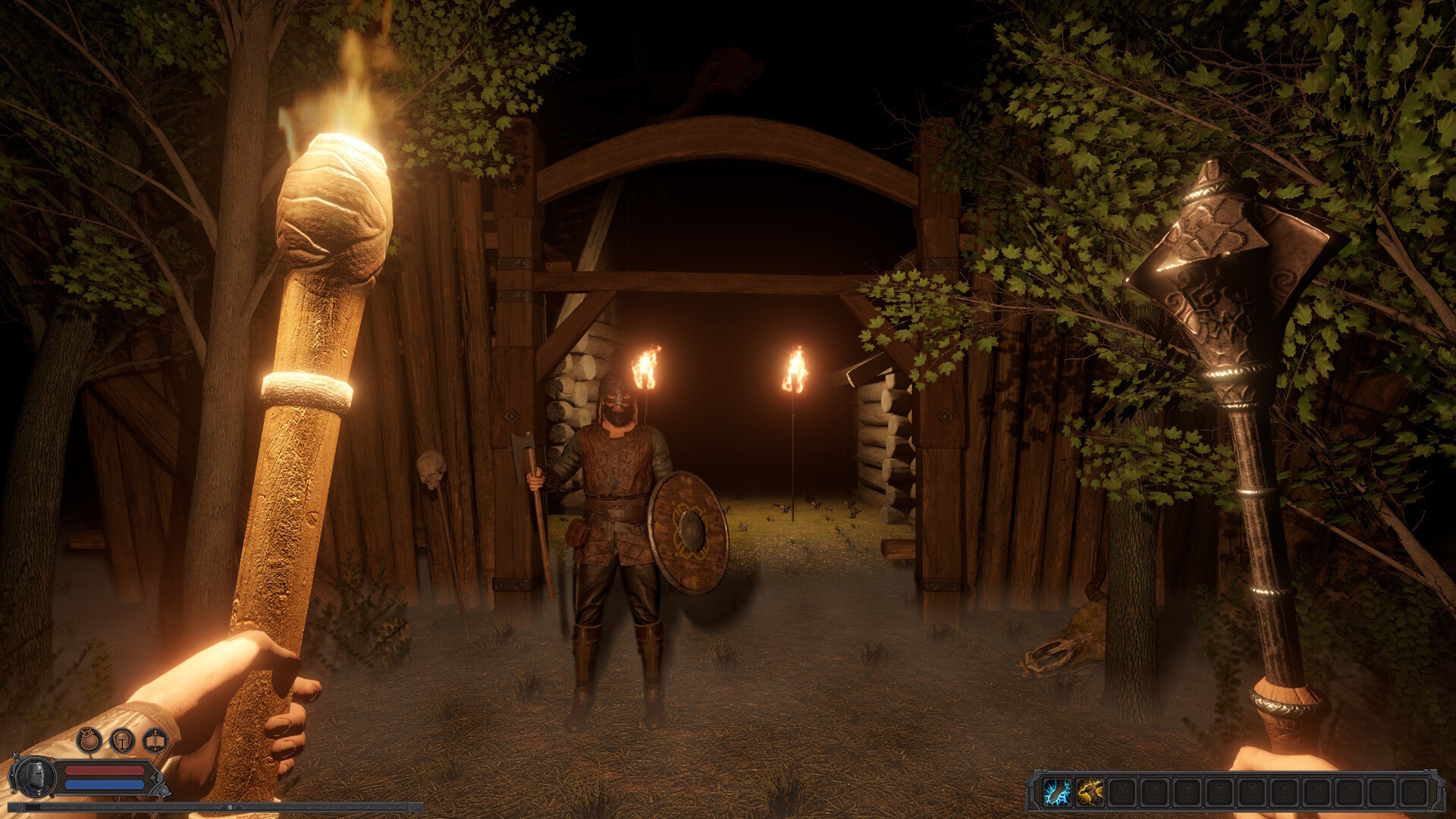The width and height of the screenshot is (1456, 819).
Task: Open the character equipment helmet icon
Action: tap(122, 742)
